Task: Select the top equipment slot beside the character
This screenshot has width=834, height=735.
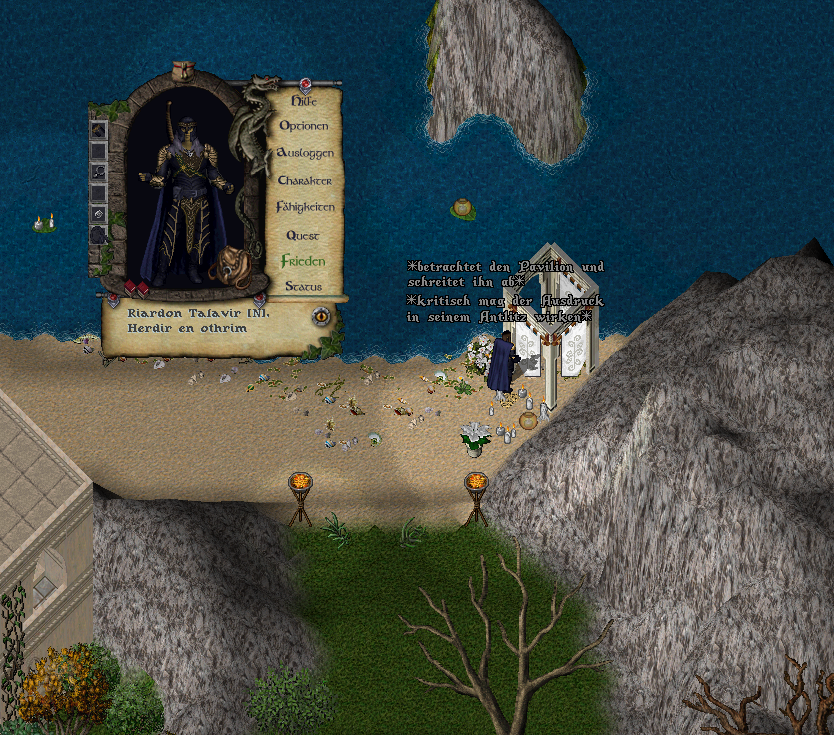Action: (99, 129)
